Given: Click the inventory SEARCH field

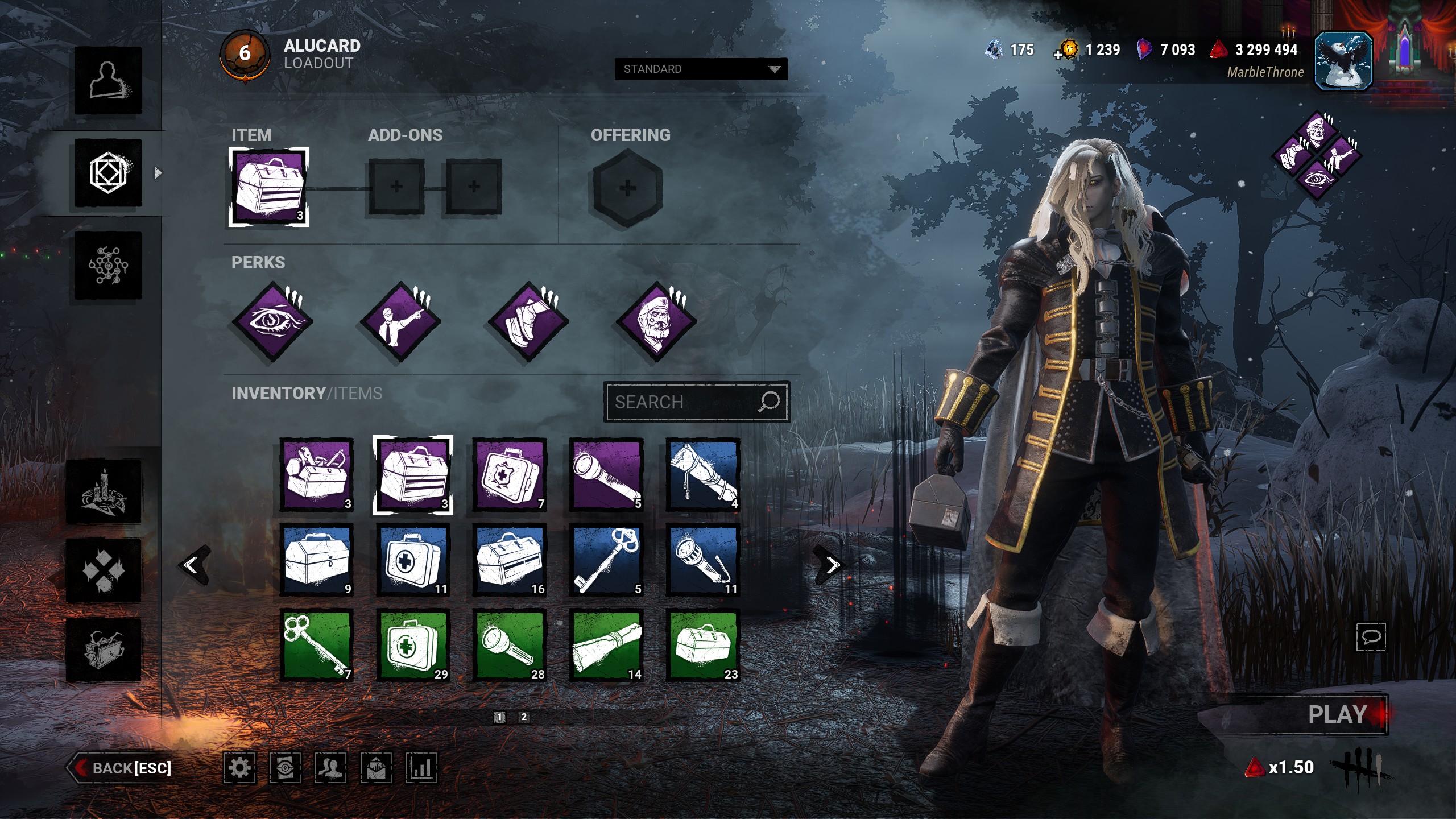Looking at the screenshot, I should (x=682, y=402).
